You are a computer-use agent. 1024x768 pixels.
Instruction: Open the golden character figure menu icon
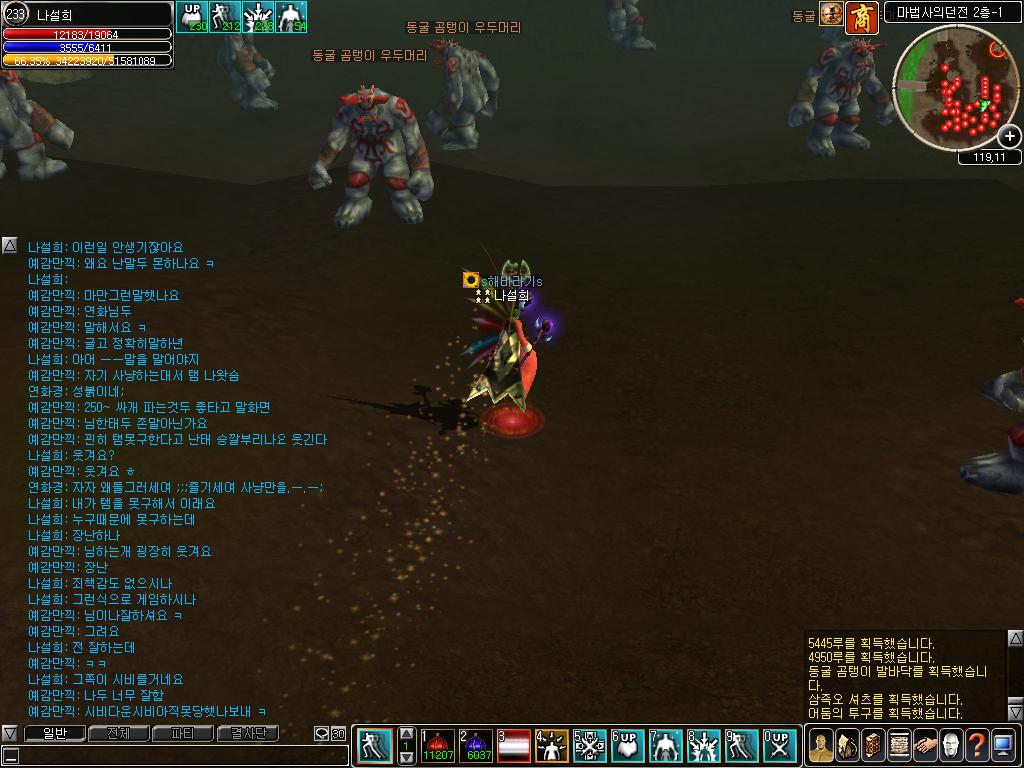tap(820, 745)
